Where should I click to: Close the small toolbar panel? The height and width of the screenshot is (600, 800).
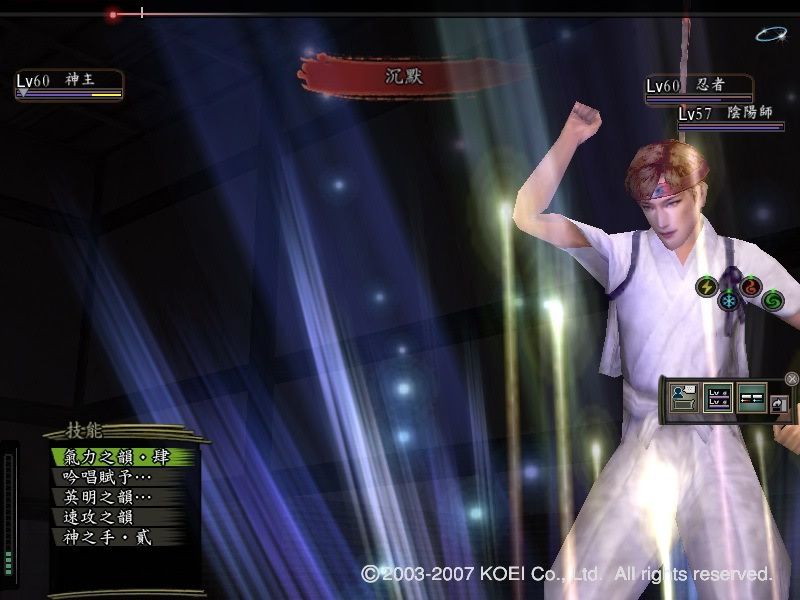(792, 379)
